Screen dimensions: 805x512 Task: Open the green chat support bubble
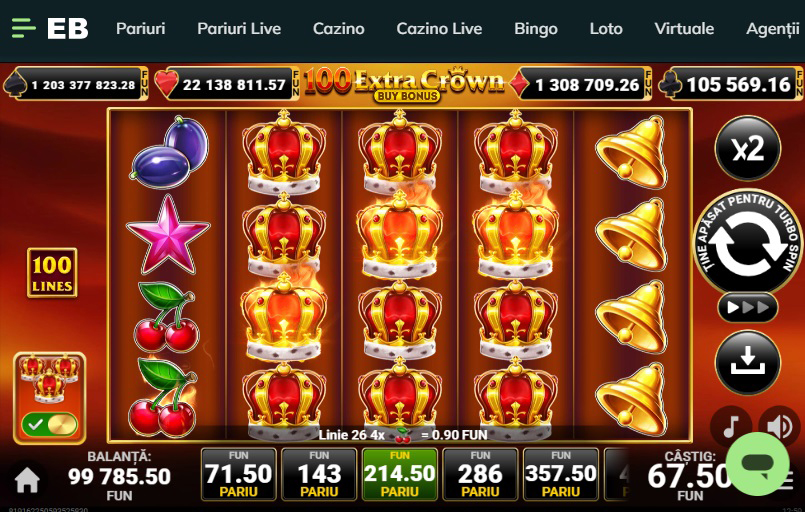[757, 464]
